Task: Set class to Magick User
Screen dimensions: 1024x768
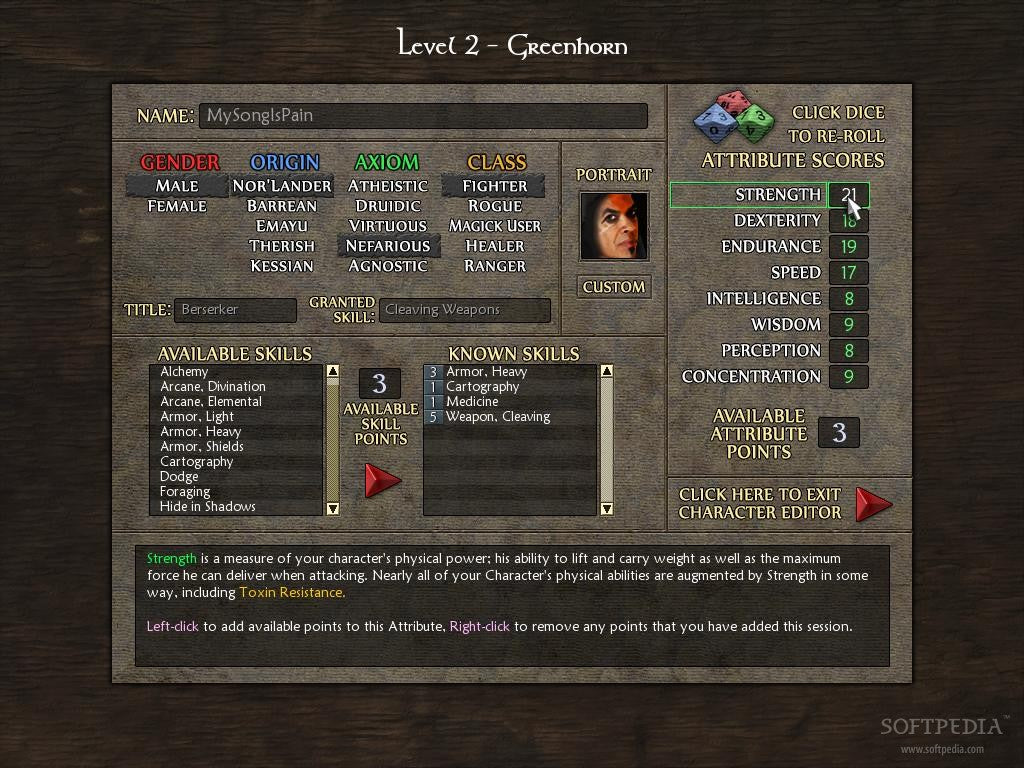Action: pos(495,226)
